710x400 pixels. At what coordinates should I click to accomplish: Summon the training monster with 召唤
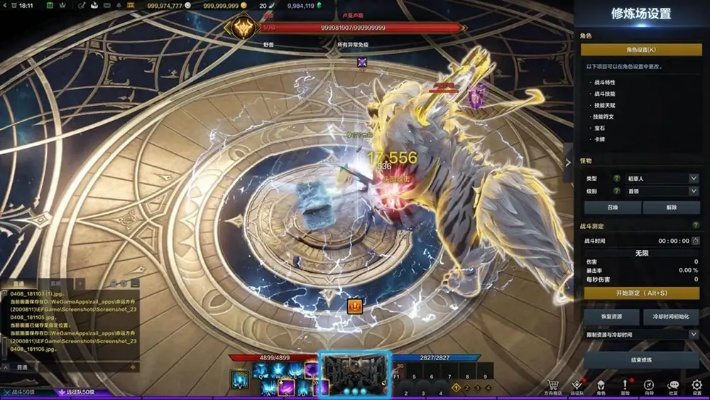(612, 208)
